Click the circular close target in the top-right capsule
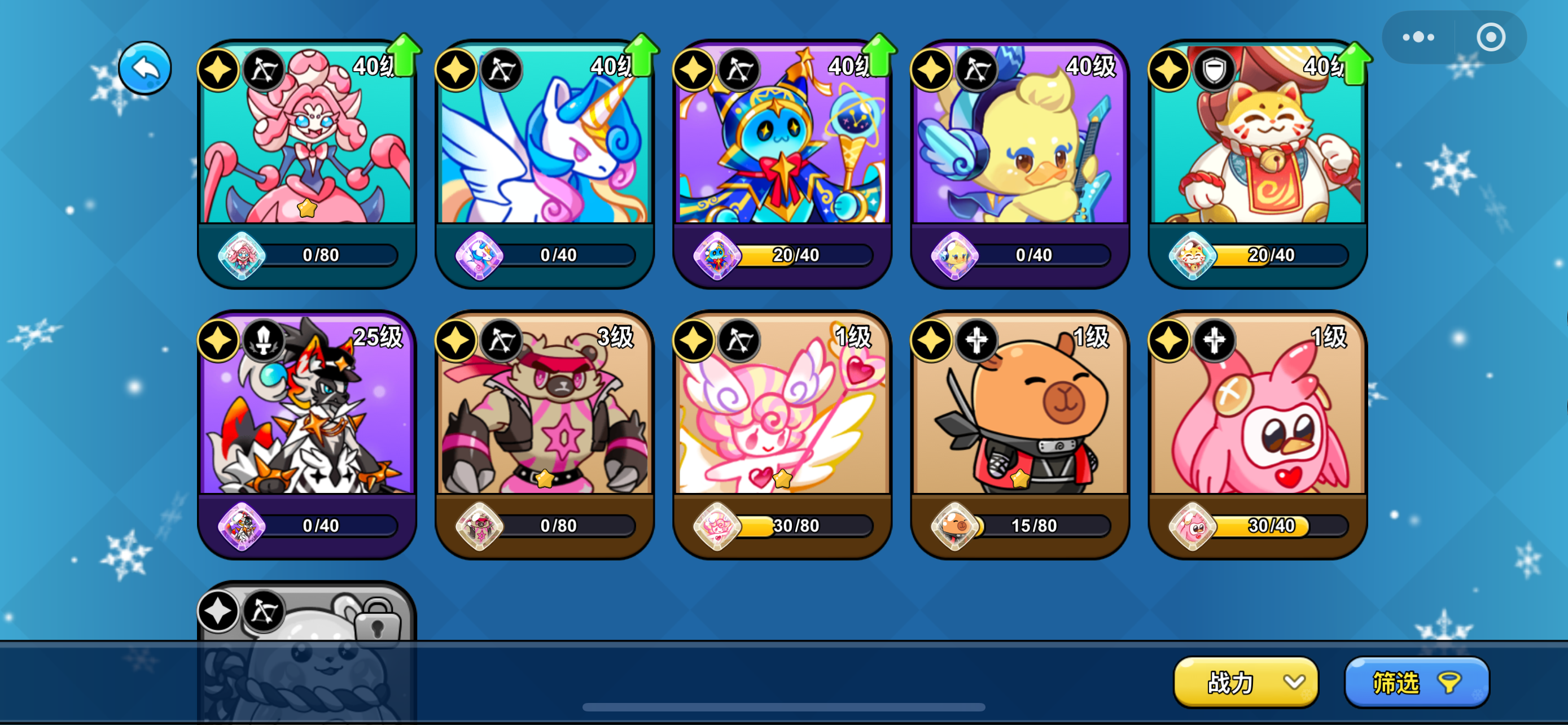Screen dimensions: 1568x725 point(1491,36)
